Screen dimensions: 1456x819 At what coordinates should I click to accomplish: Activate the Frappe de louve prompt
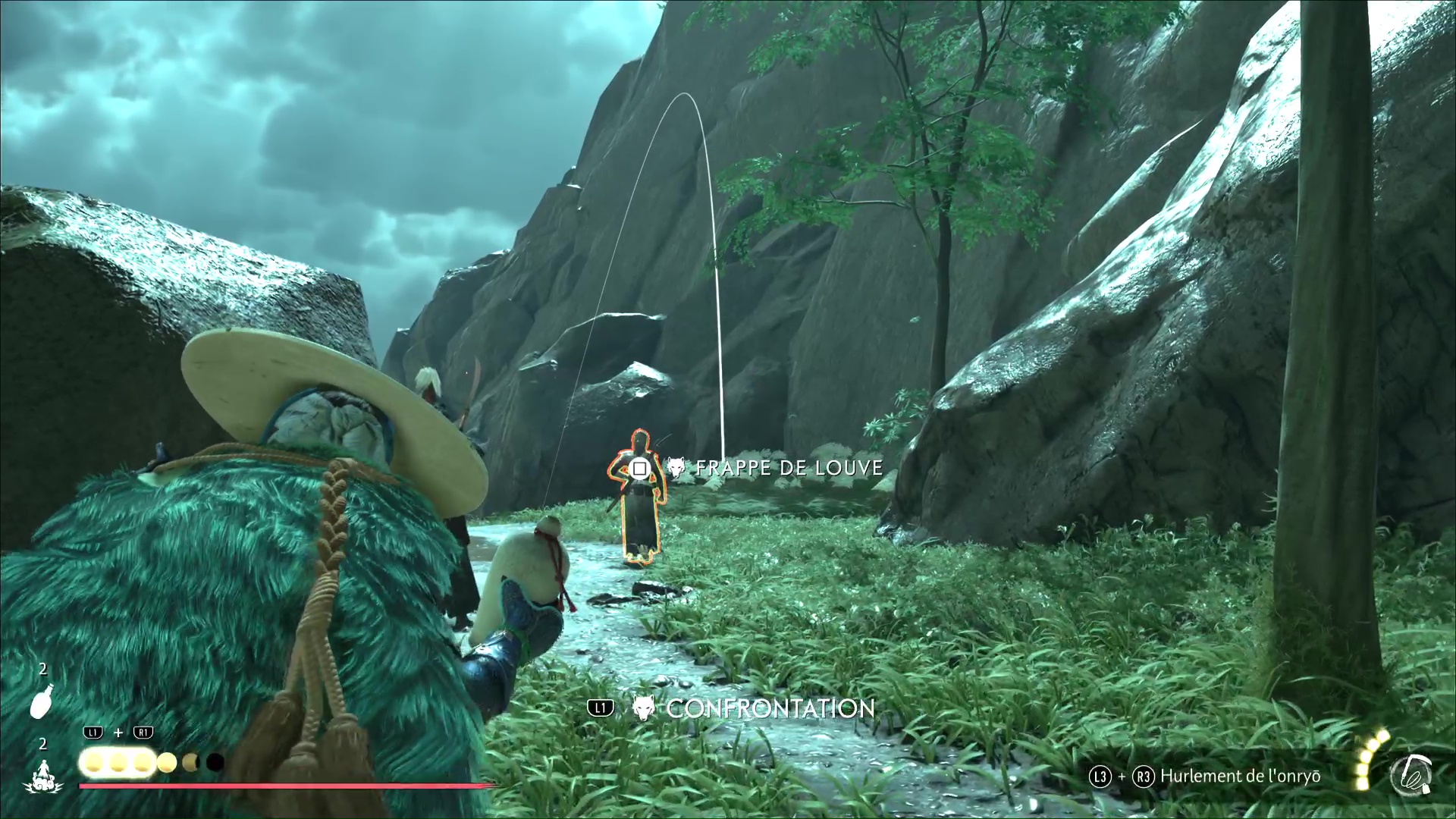[789, 468]
